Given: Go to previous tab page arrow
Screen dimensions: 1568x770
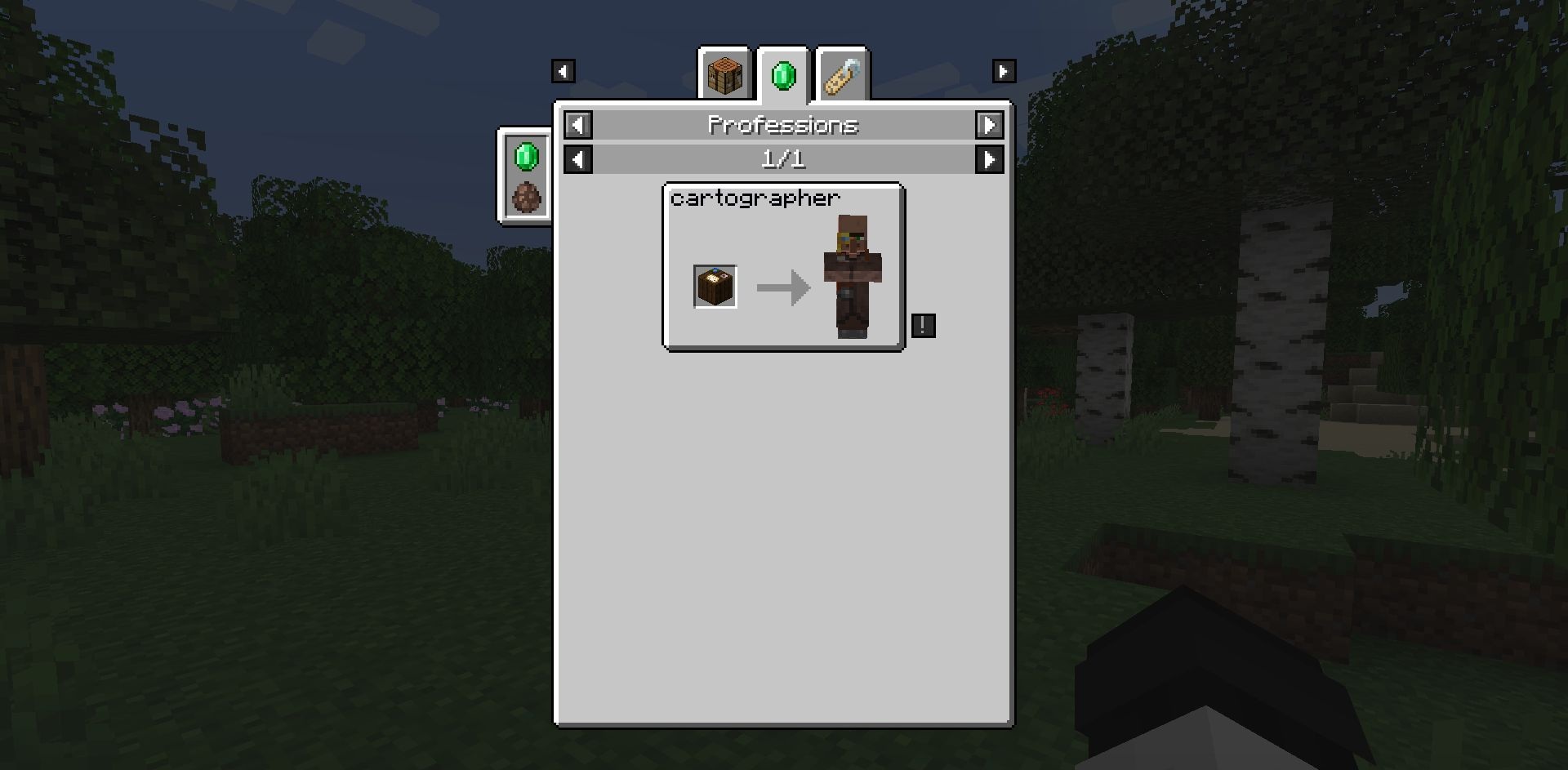Looking at the screenshot, I should pyautogui.click(x=563, y=71).
